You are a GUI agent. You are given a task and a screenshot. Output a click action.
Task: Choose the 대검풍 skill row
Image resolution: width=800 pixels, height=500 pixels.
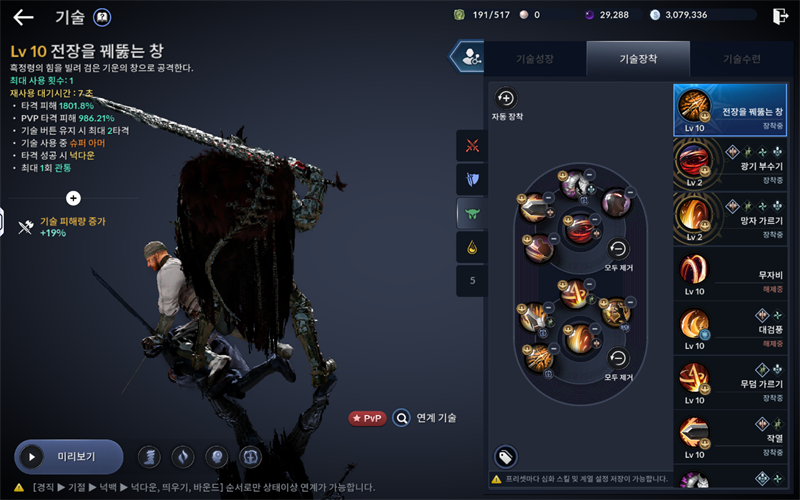736,327
